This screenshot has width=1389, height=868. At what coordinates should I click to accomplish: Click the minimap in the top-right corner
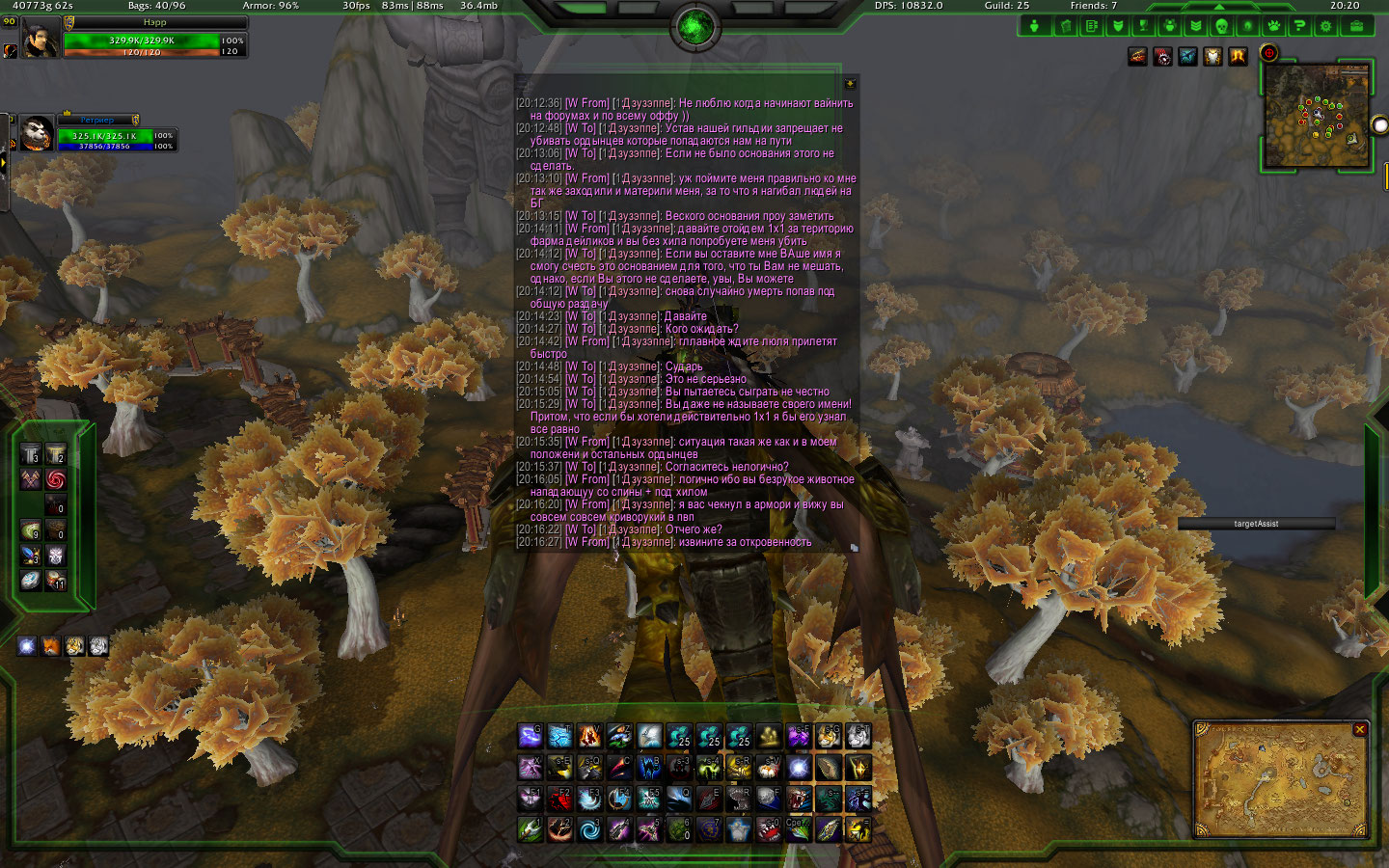pos(1318,116)
